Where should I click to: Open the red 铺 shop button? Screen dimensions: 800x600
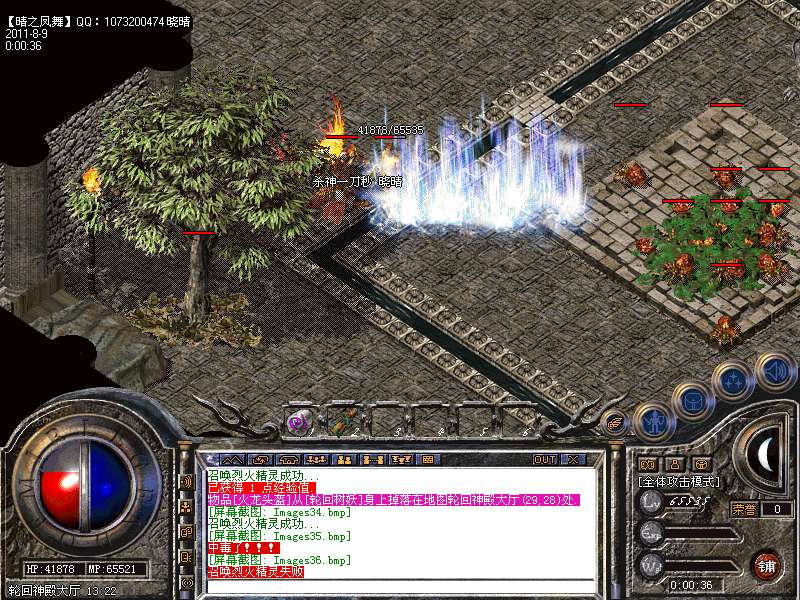(x=766, y=565)
